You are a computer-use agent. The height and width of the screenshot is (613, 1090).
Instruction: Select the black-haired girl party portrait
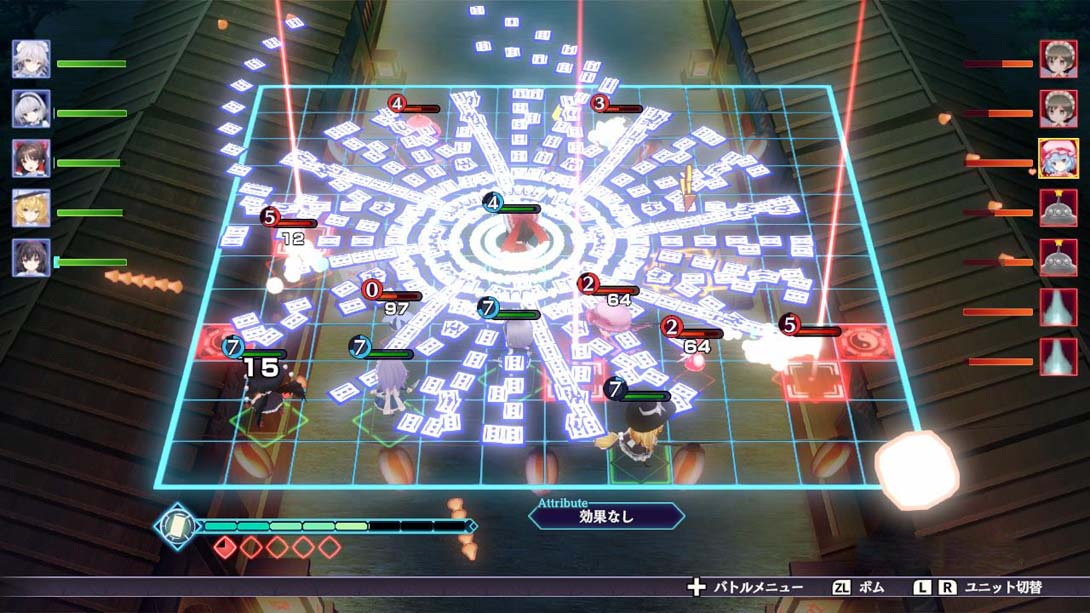click(31, 258)
